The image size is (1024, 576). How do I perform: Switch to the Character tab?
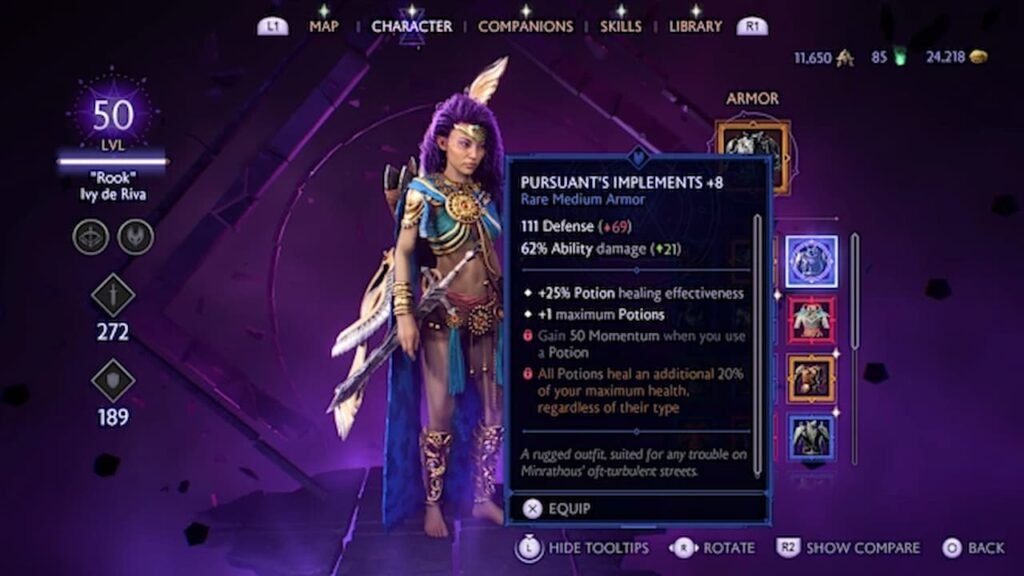(411, 26)
